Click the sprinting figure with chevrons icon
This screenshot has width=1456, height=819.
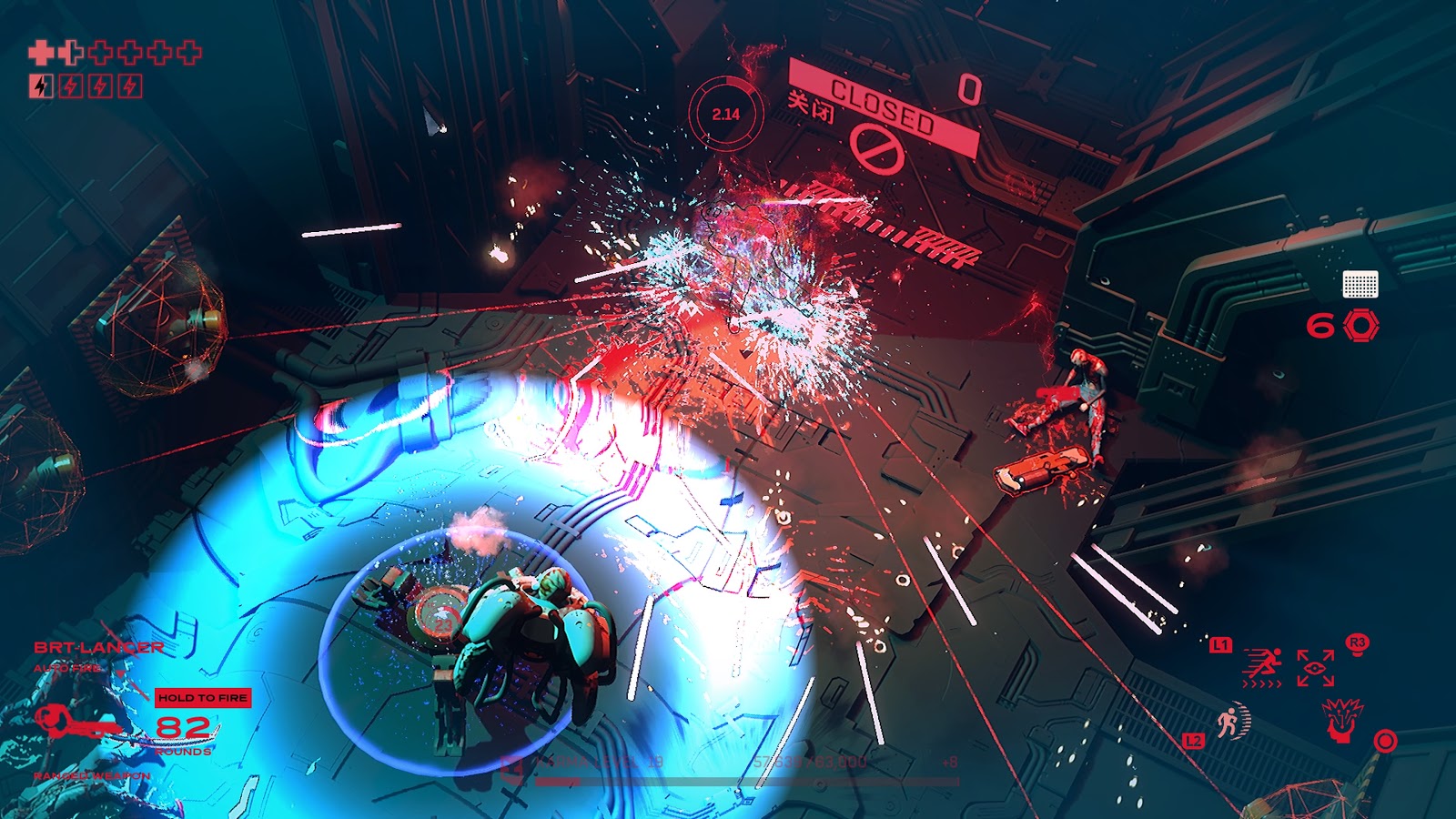[1262, 667]
